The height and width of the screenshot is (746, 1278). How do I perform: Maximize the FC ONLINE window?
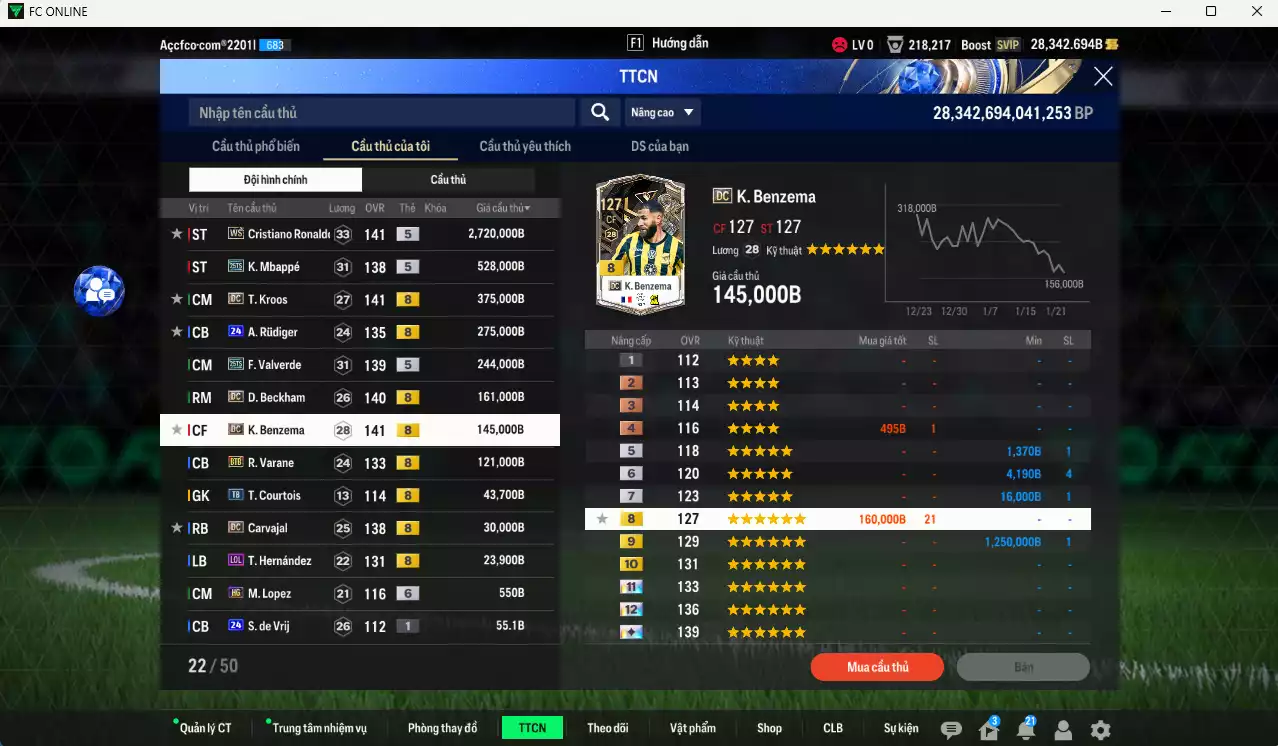pos(1211,12)
